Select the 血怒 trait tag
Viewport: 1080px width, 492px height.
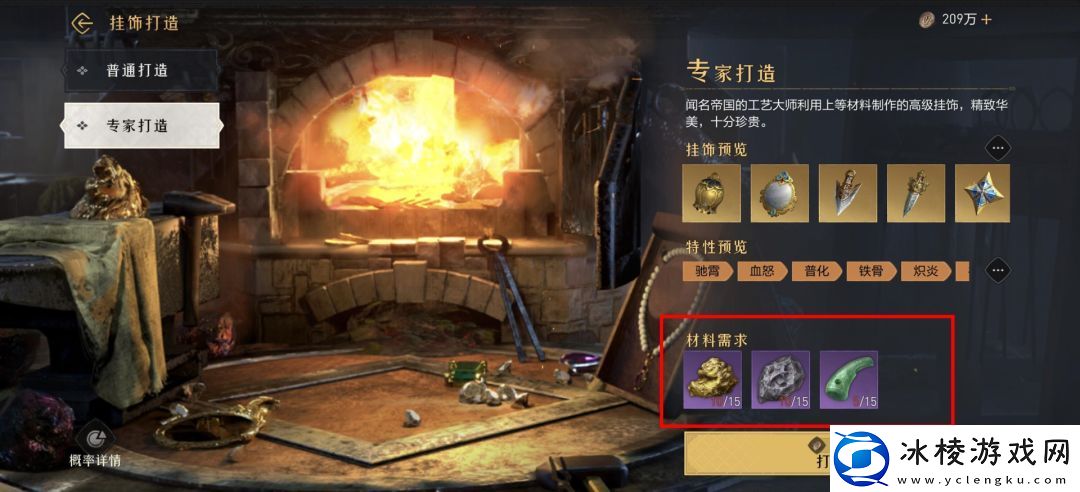click(762, 271)
